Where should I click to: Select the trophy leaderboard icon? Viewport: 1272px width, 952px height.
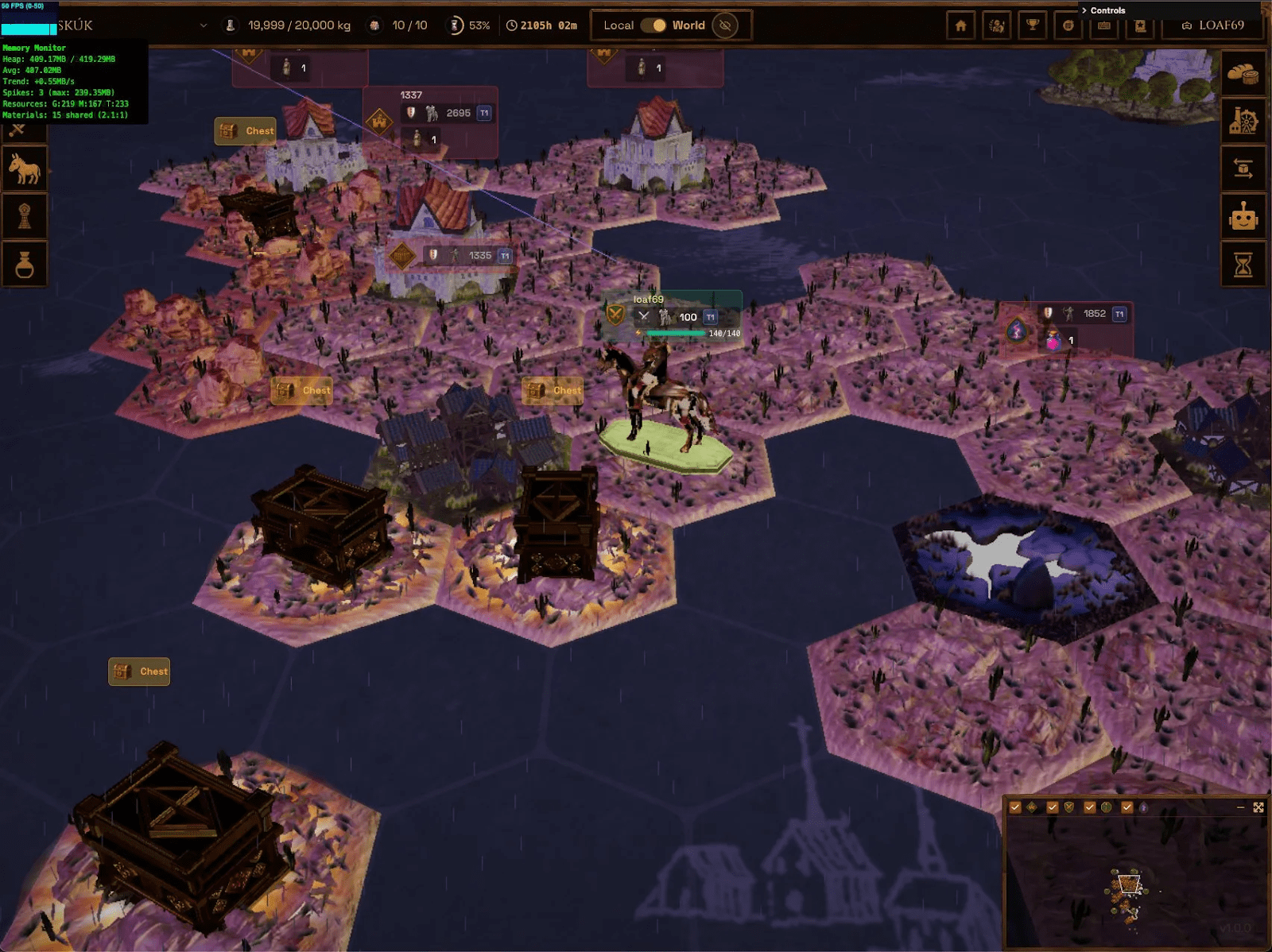point(1031,26)
